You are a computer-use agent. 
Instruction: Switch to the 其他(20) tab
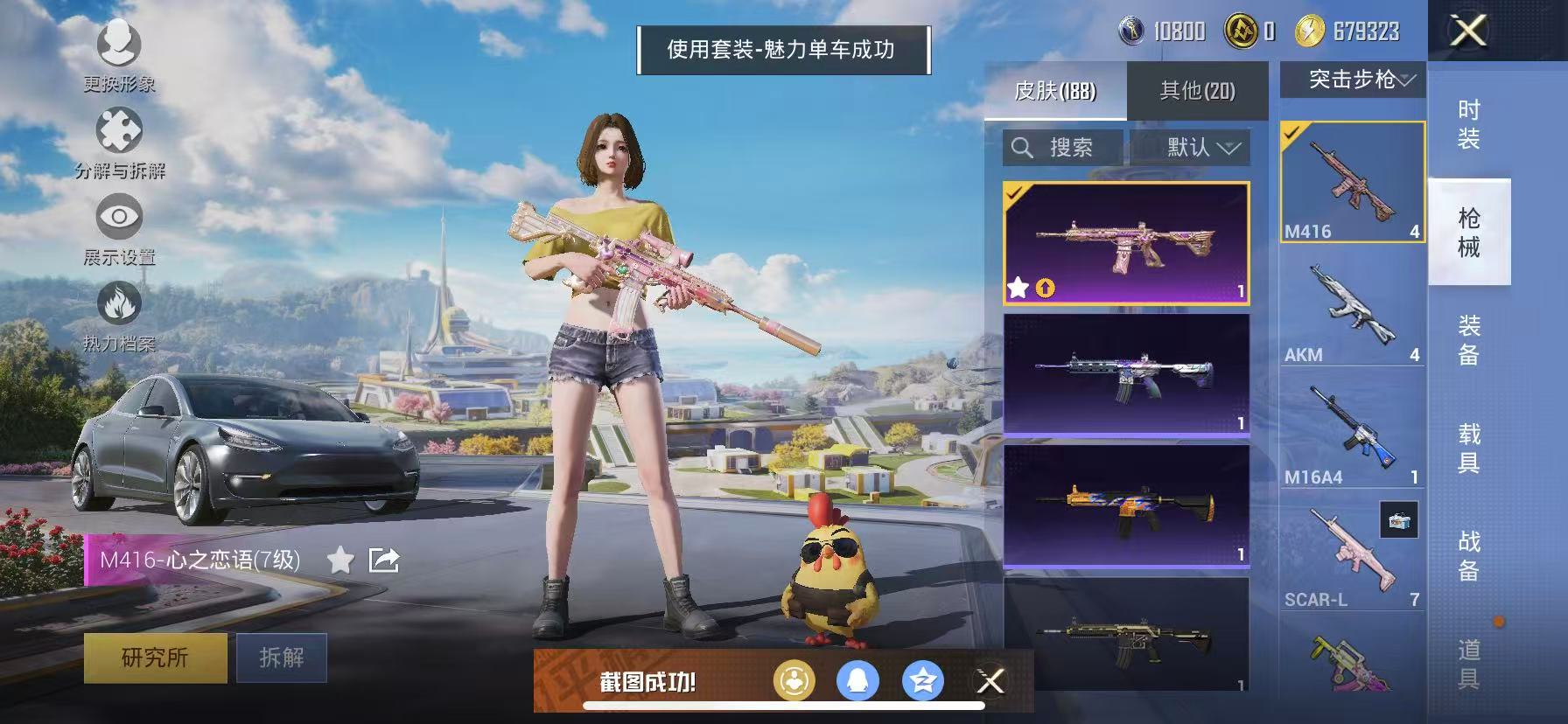[x=1199, y=90]
